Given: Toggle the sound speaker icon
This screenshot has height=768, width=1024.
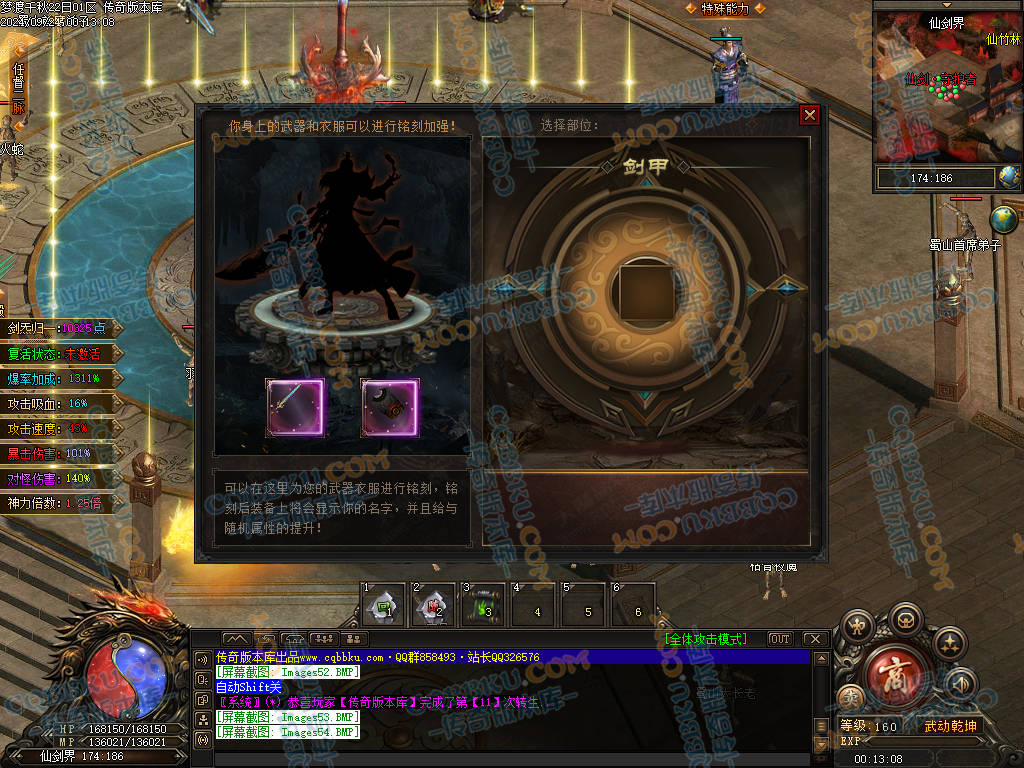Looking at the screenshot, I should [960, 683].
